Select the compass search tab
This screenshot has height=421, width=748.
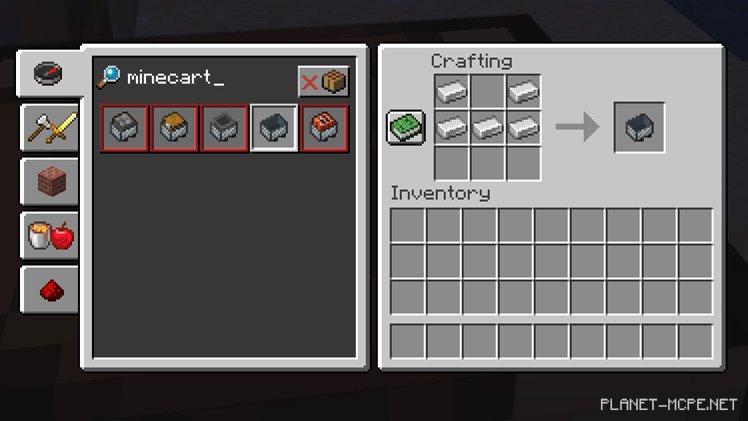coord(49,73)
